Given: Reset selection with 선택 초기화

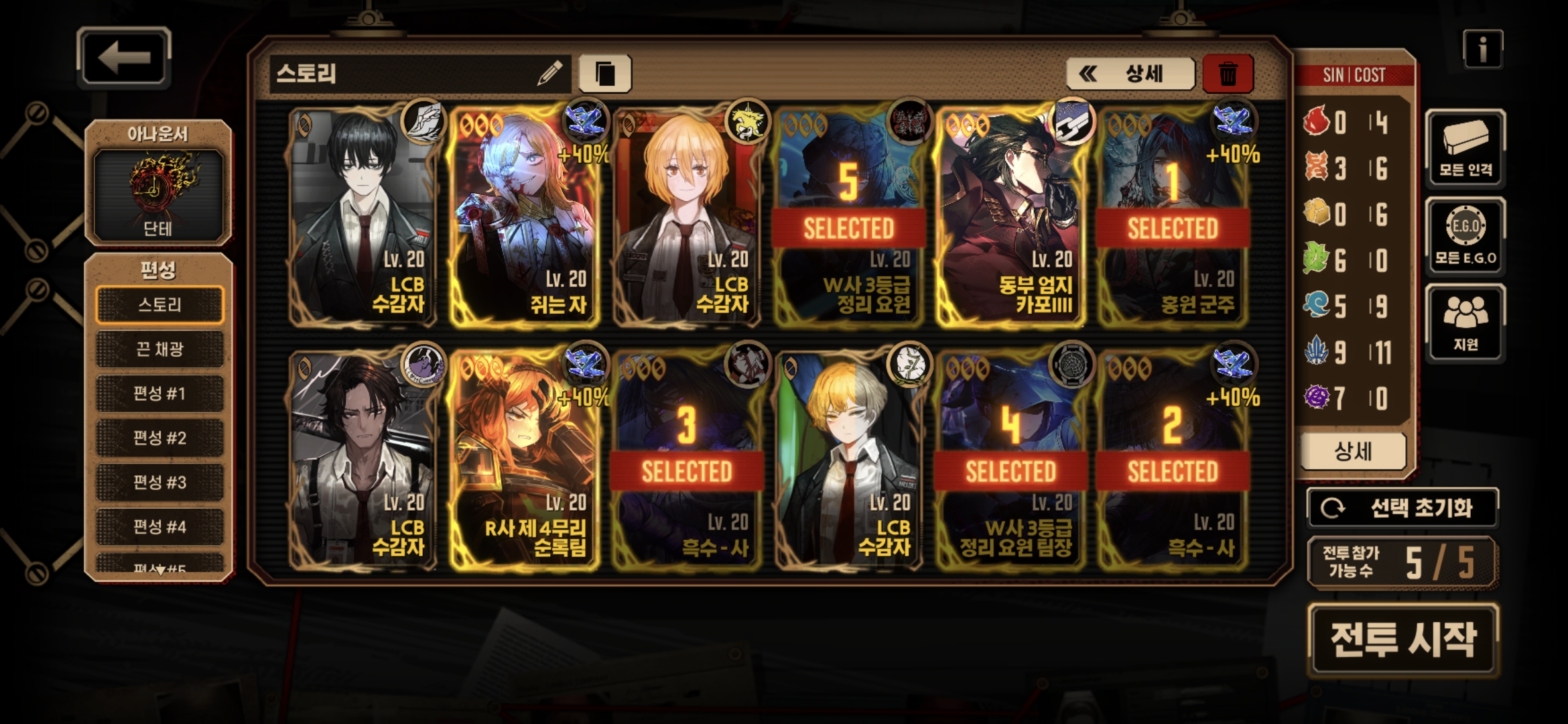Looking at the screenshot, I should pos(1402,508).
